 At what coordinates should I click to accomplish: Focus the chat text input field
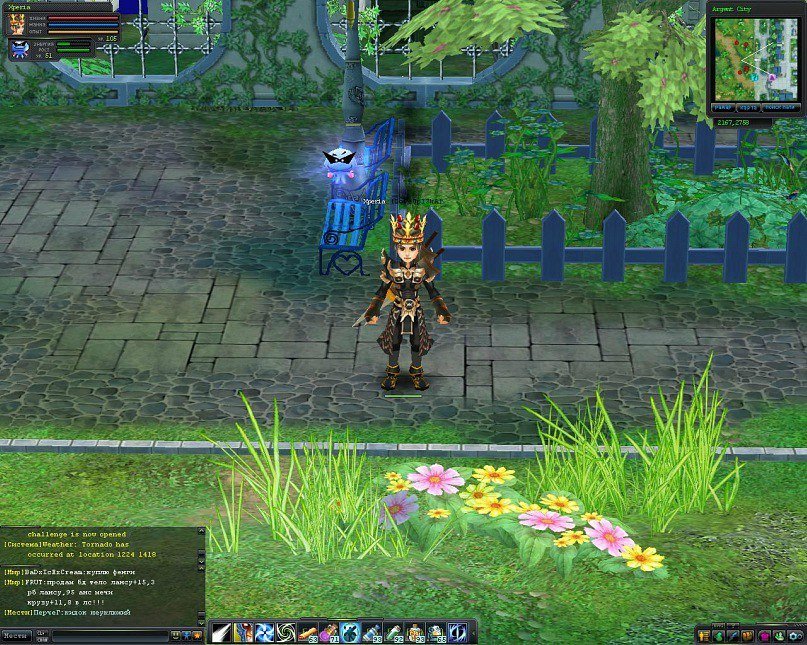click(100, 634)
